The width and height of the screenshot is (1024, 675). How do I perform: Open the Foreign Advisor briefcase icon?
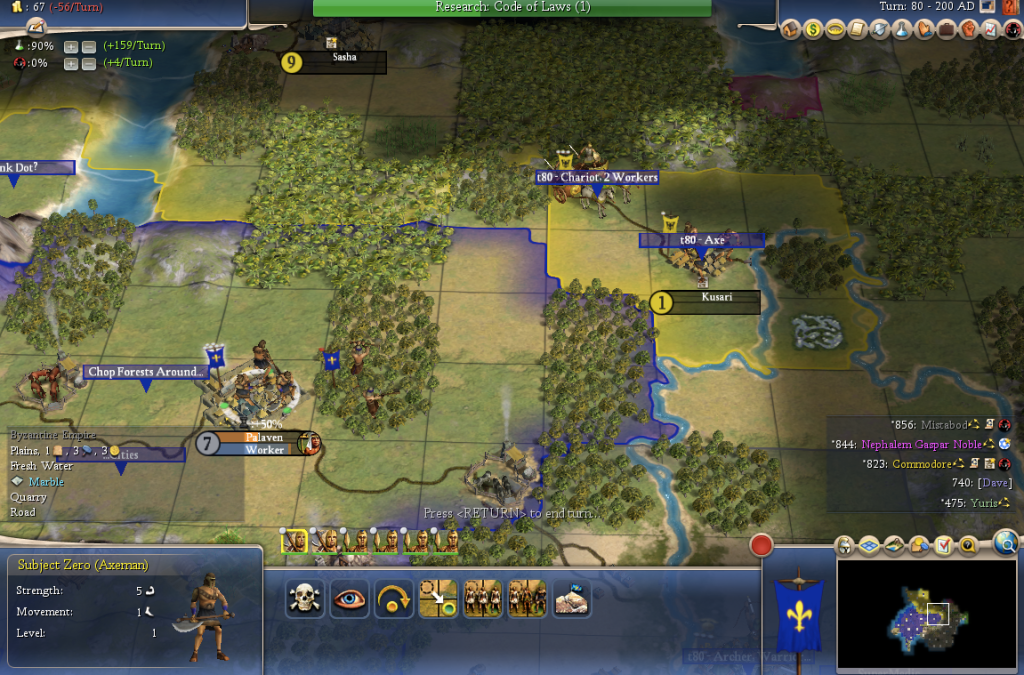click(946, 31)
